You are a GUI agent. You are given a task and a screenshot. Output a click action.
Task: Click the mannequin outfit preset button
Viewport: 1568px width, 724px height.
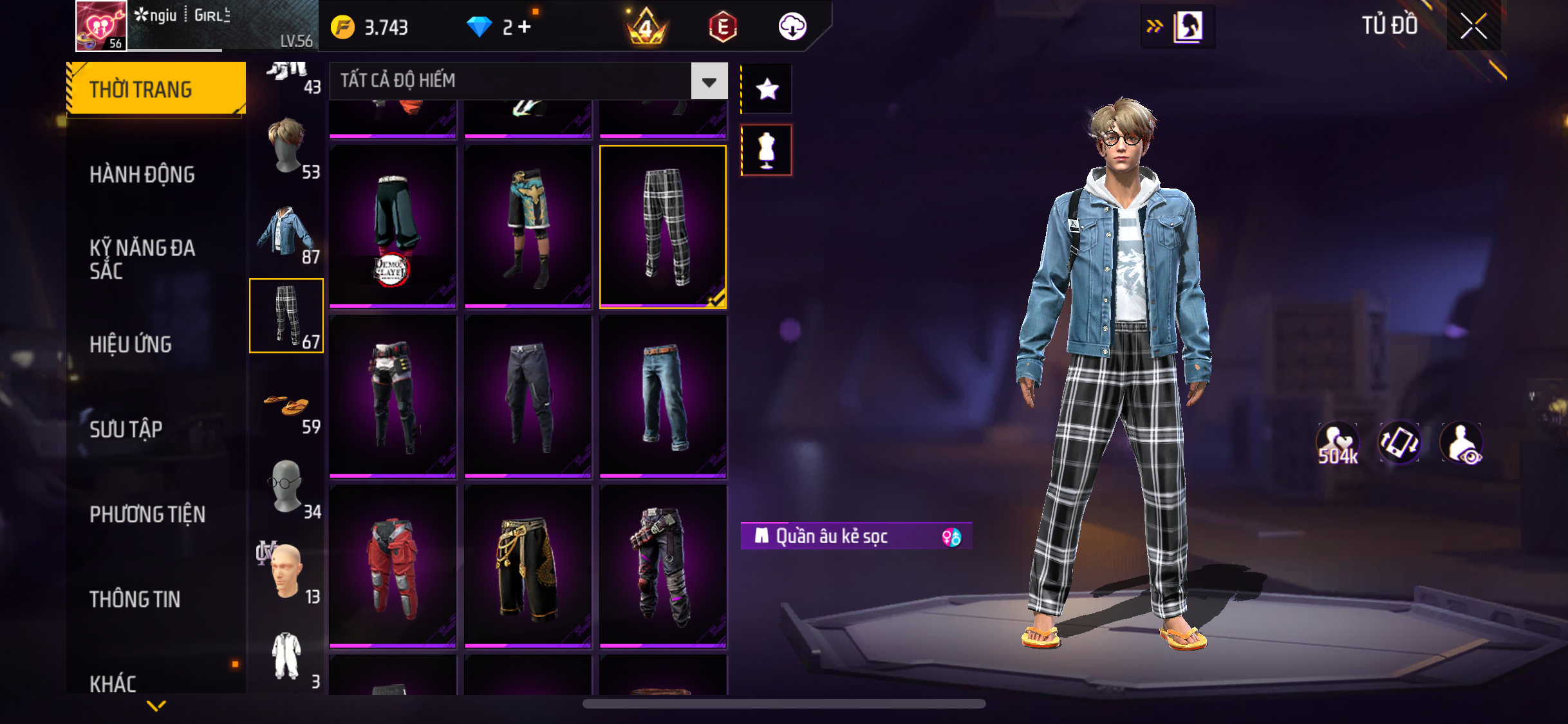coord(767,150)
